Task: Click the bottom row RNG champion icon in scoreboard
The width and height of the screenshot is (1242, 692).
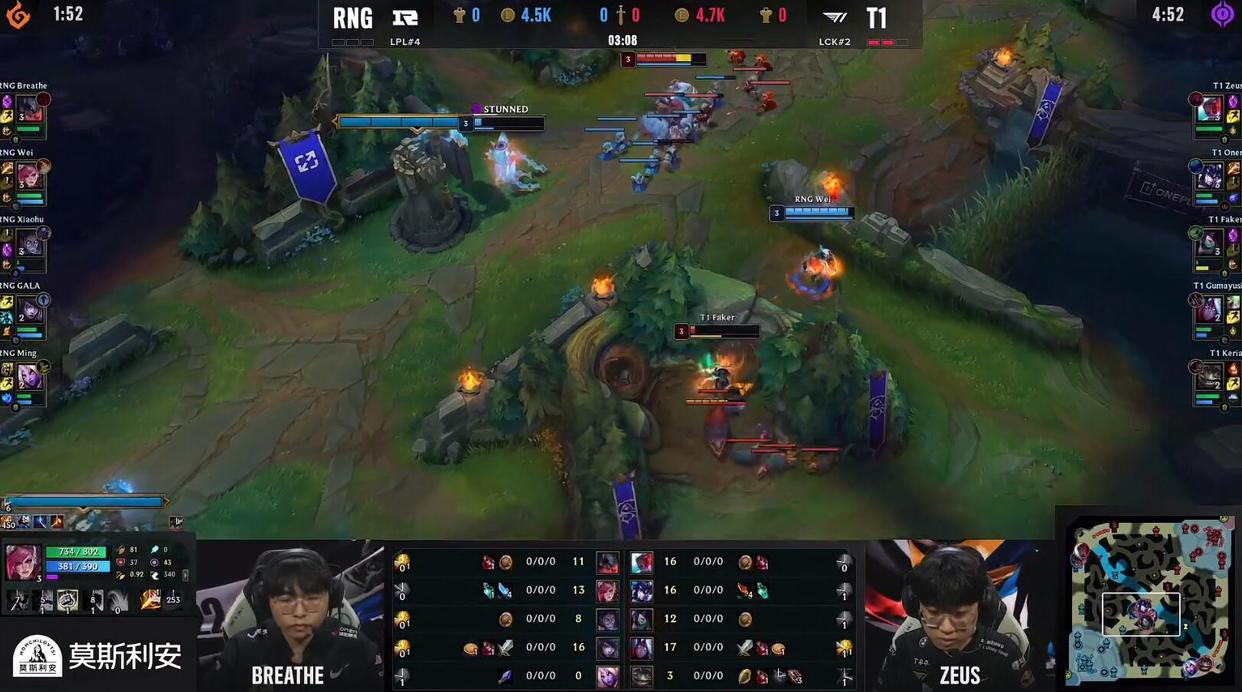Action: [x=607, y=676]
